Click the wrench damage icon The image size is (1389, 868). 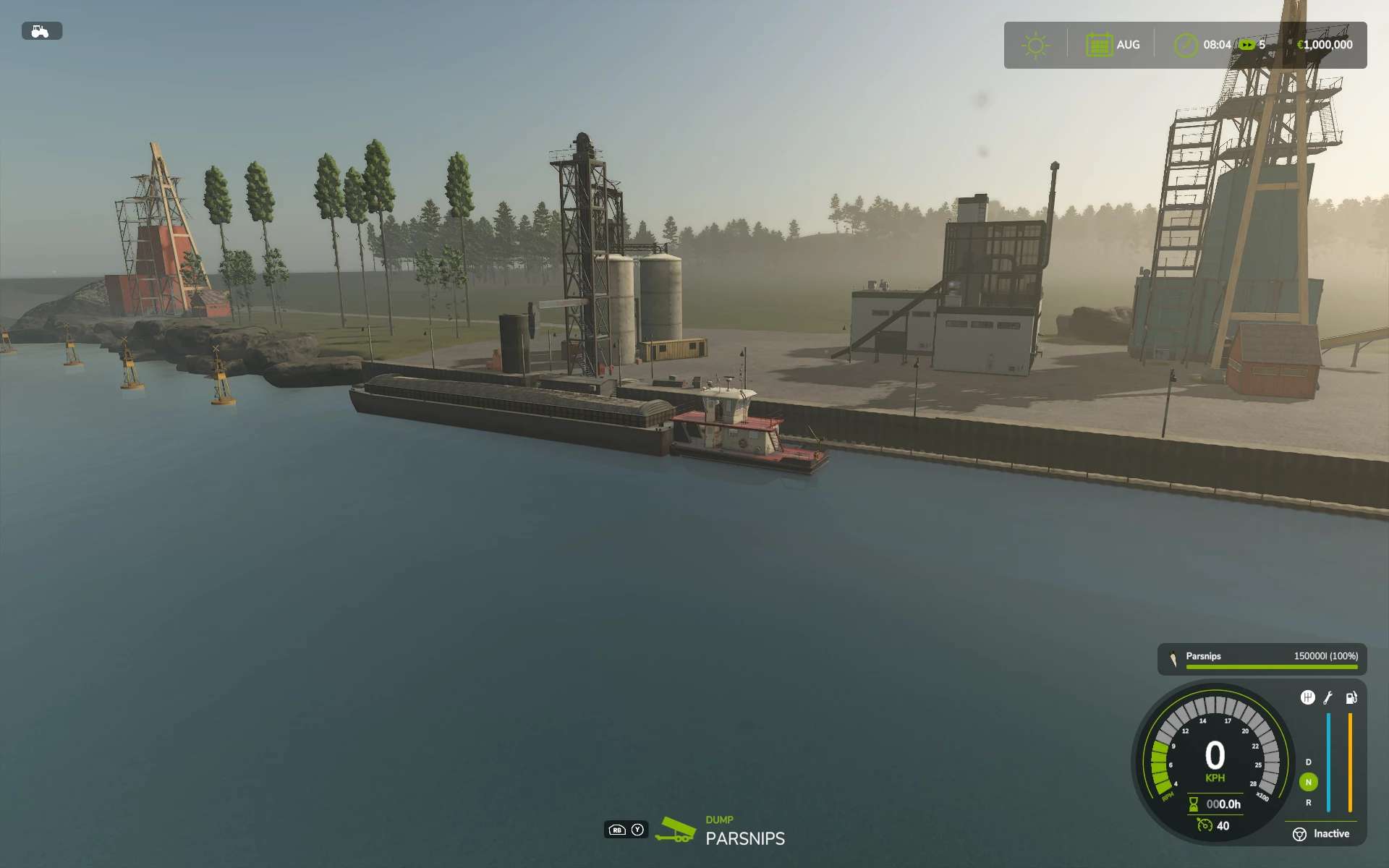1328,697
